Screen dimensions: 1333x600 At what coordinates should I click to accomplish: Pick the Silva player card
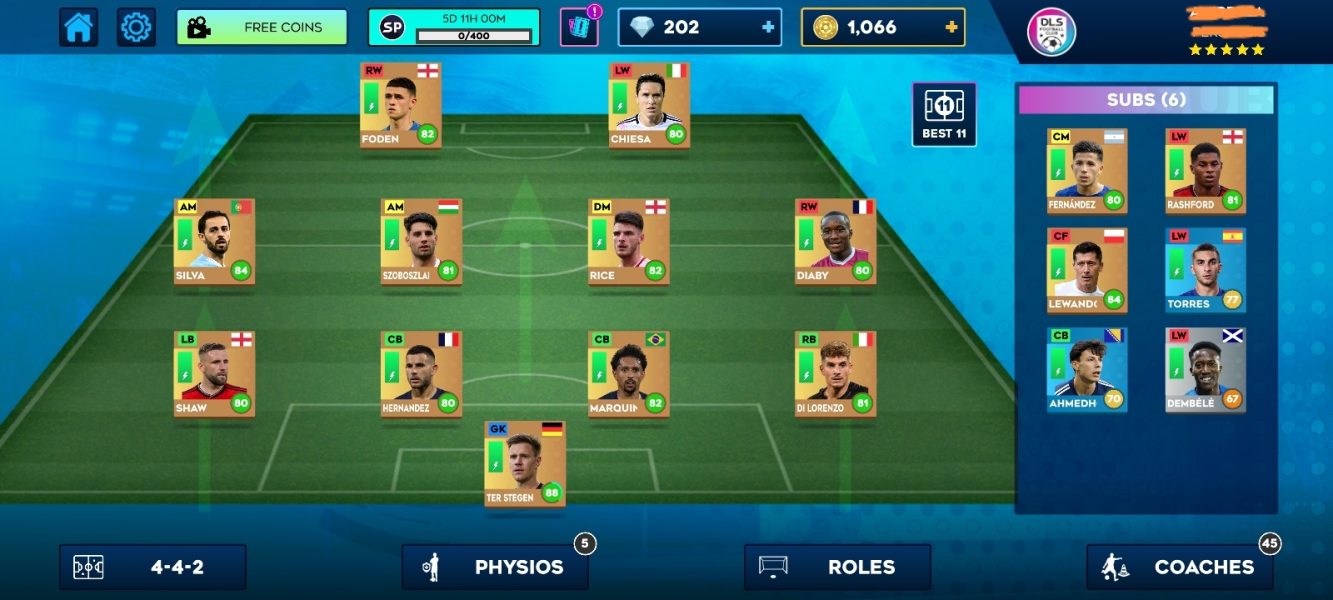(x=214, y=241)
